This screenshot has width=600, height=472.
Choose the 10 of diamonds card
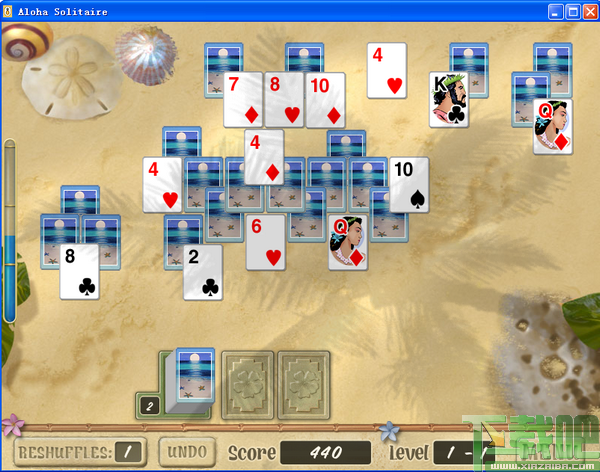[x=324, y=99]
